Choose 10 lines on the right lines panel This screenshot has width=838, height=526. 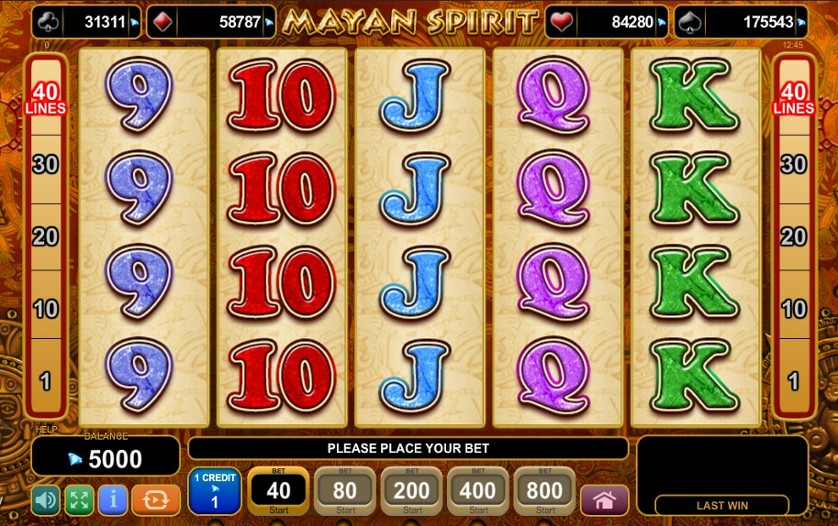(793, 309)
